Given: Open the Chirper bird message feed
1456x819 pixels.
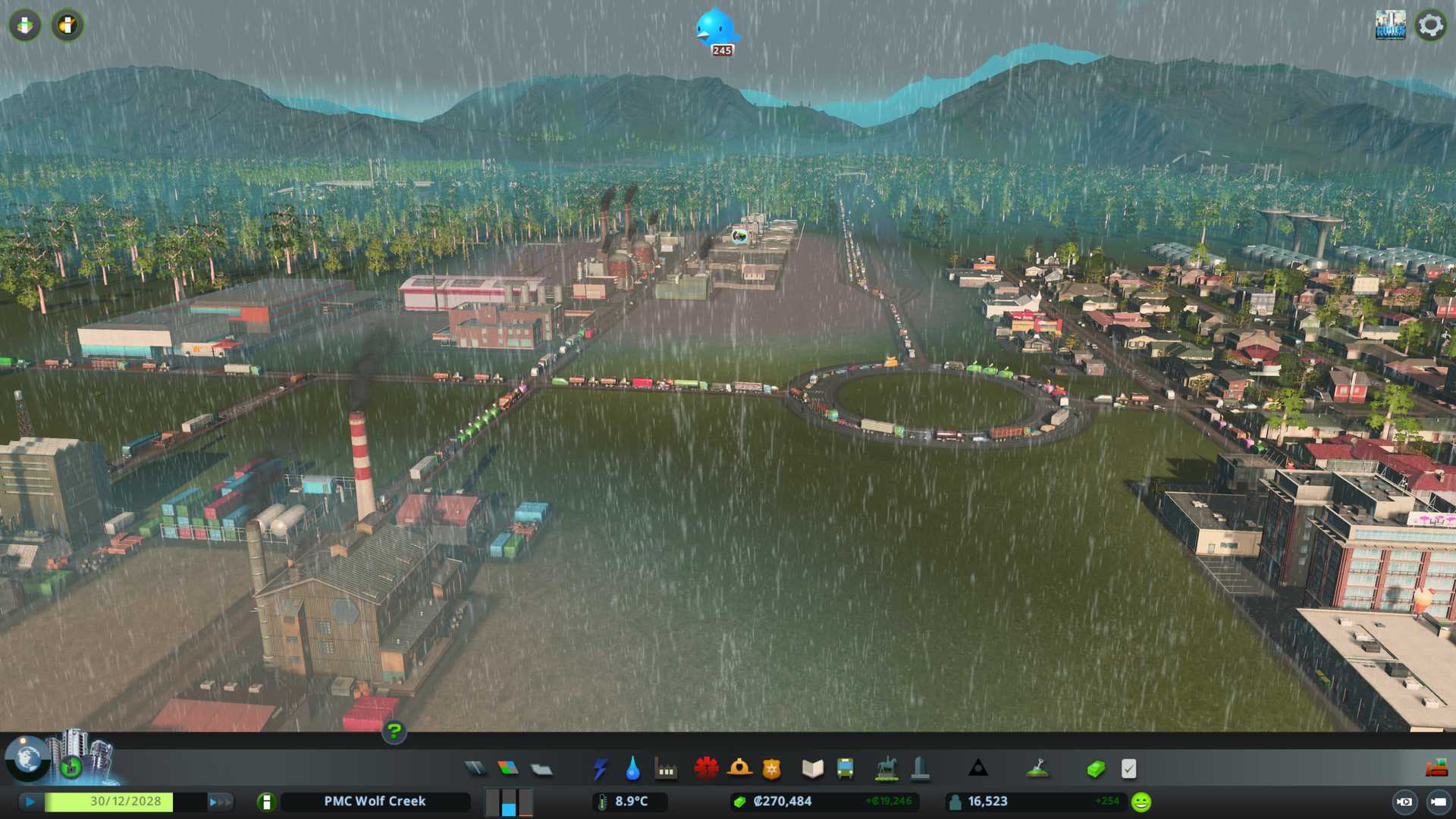Looking at the screenshot, I should pos(716,29).
